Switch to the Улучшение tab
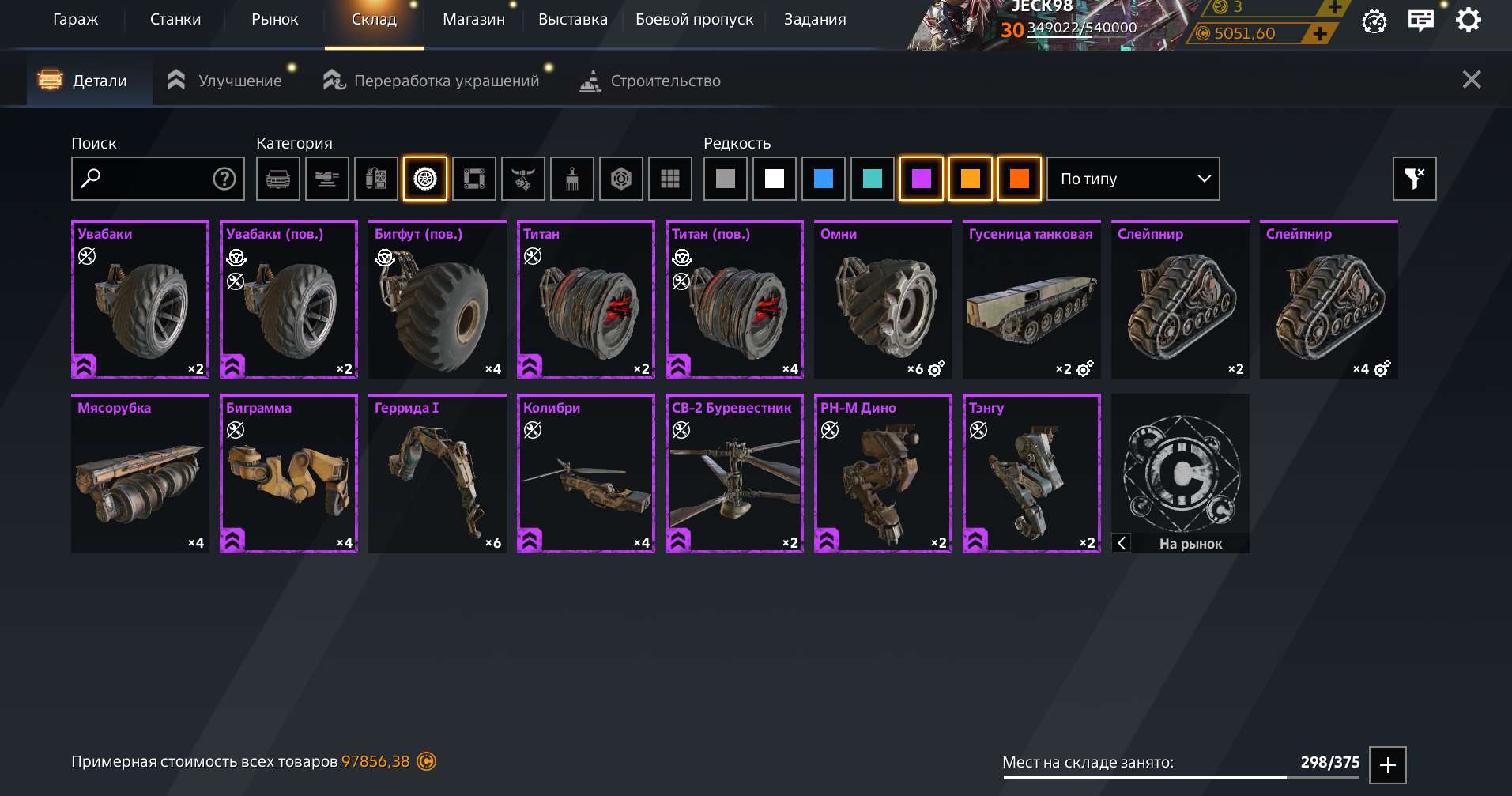Image resolution: width=1512 pixels, height=796 pixels. (x=225, y=81)
